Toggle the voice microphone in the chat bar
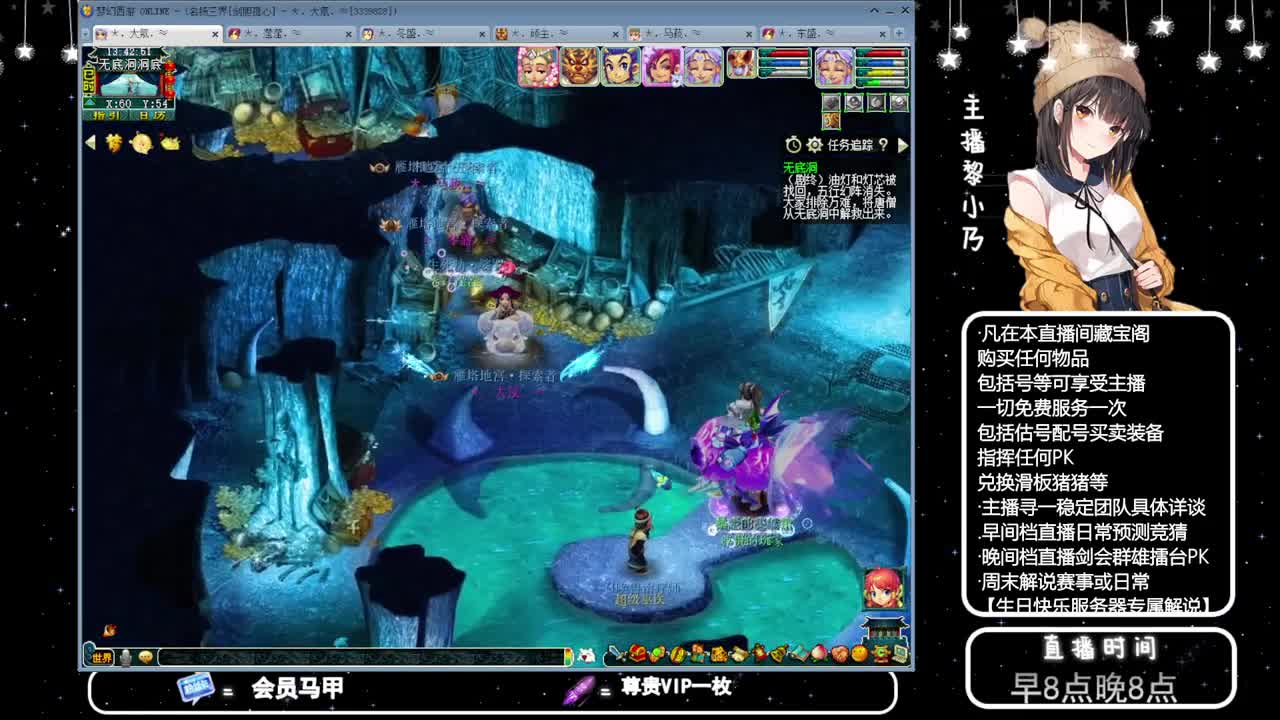The image size is (1280, 720). (x=125, y=657)
